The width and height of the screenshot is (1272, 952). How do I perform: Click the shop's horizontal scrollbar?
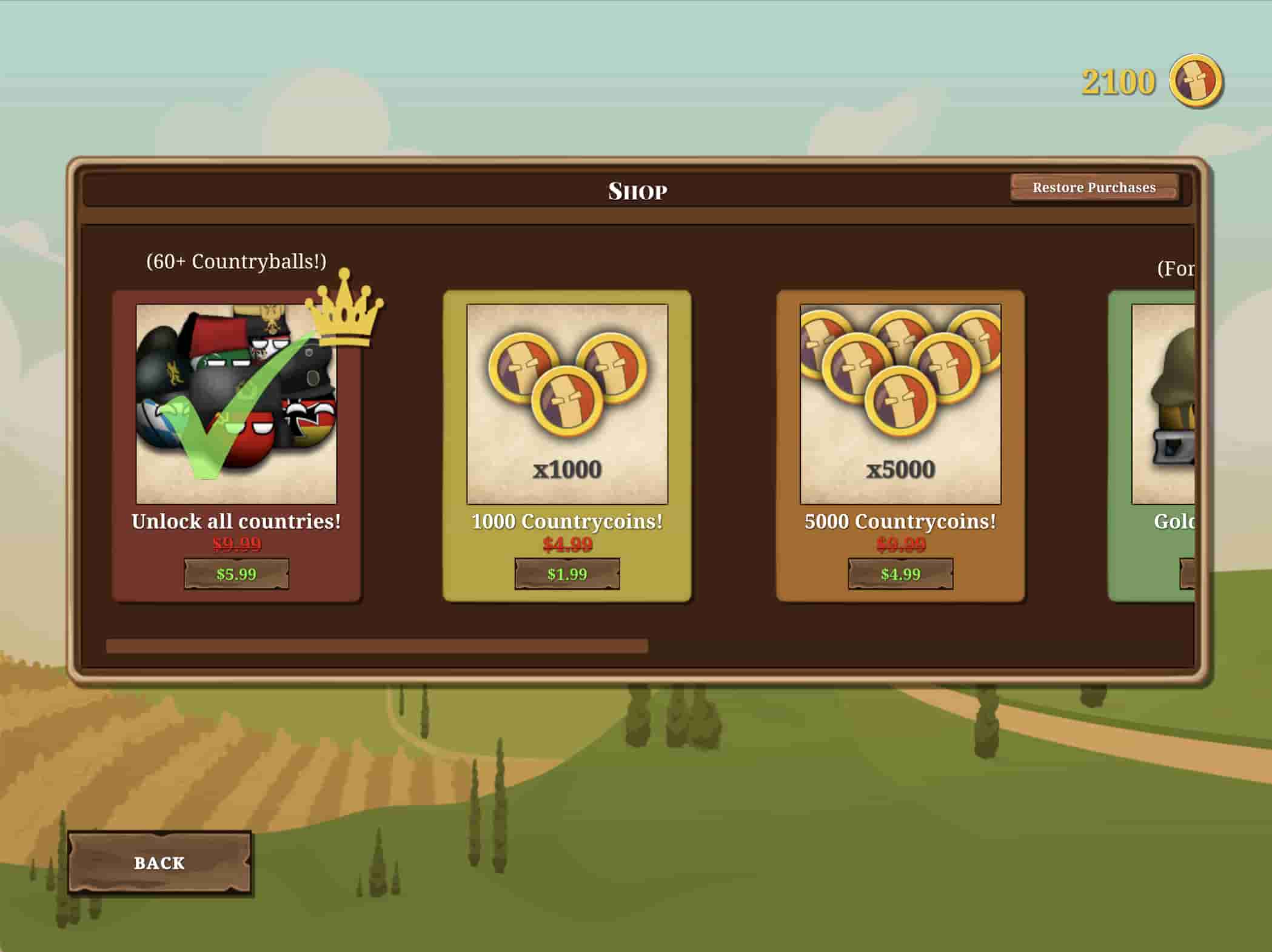[377, 646]
